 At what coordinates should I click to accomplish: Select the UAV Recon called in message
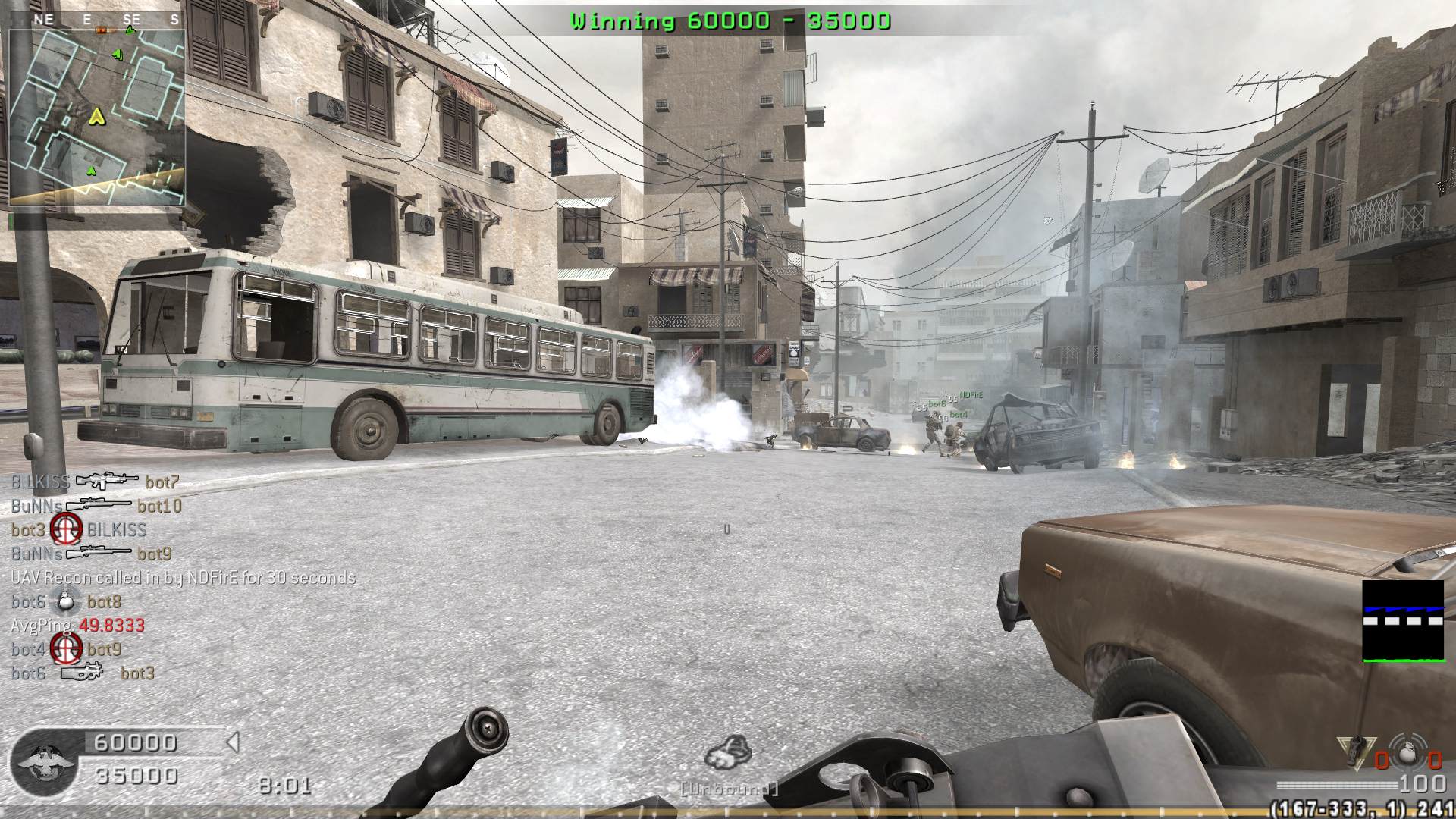pos(183,578)
